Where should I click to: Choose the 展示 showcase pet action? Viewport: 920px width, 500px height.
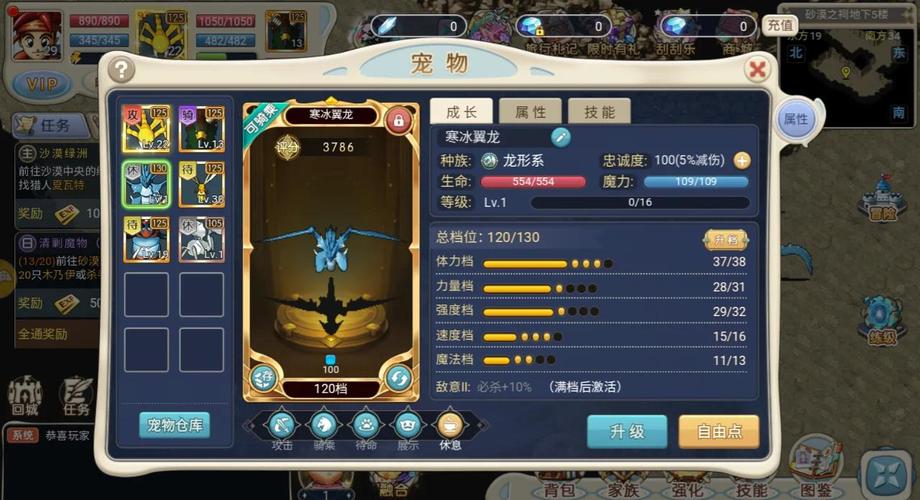click(407, 427)
